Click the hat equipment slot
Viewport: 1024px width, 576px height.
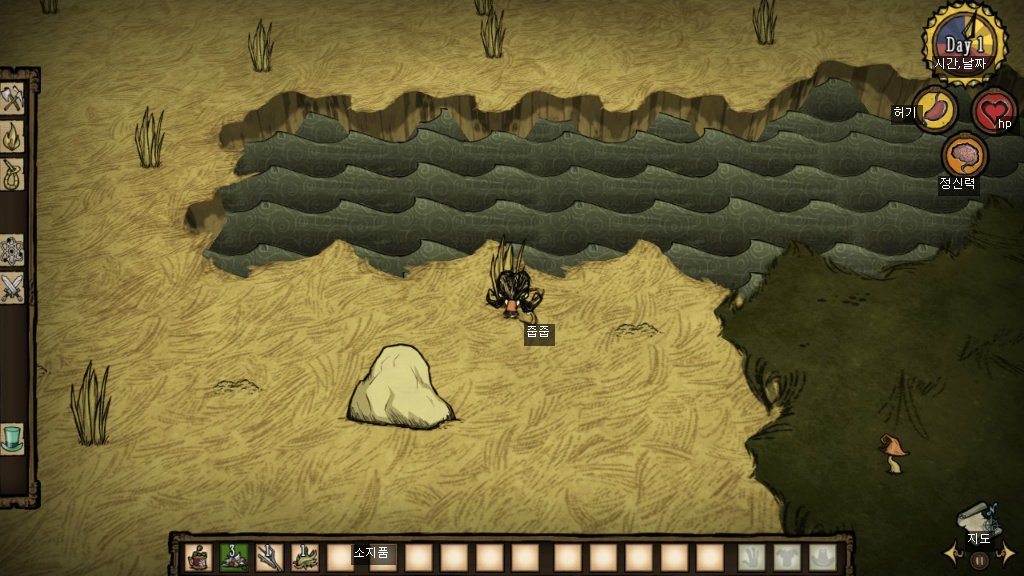822,557
